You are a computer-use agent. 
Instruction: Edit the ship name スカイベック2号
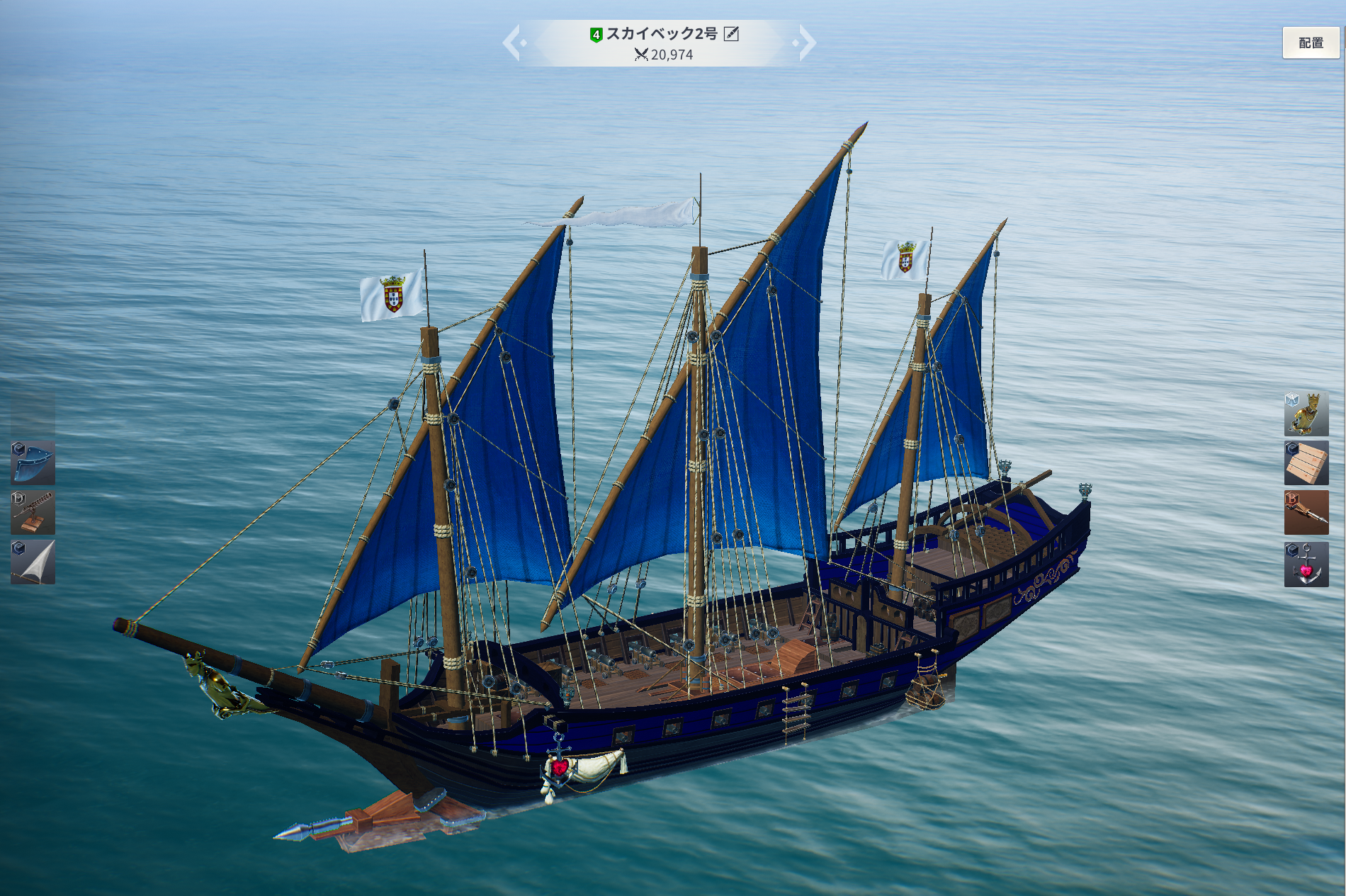[x=732, y=34]
